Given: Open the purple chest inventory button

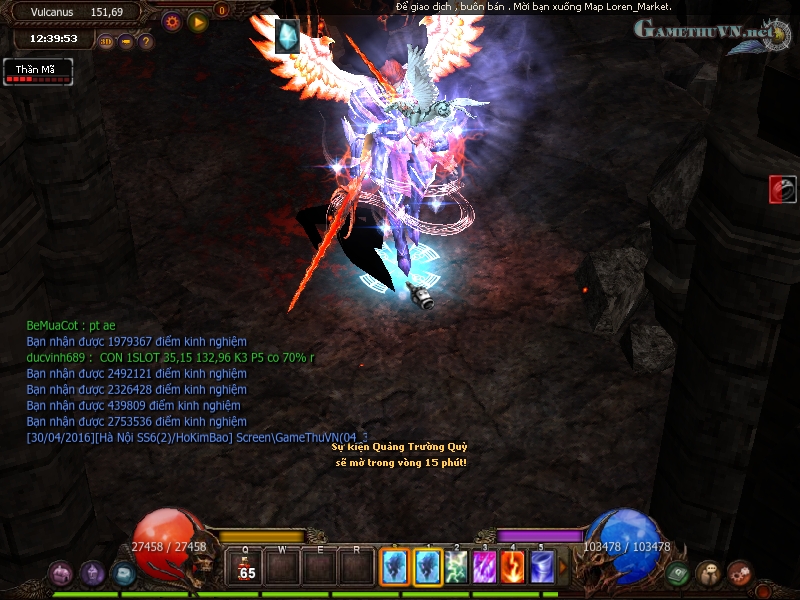Looking at the screenshot, I should click(x=61, y=573).
